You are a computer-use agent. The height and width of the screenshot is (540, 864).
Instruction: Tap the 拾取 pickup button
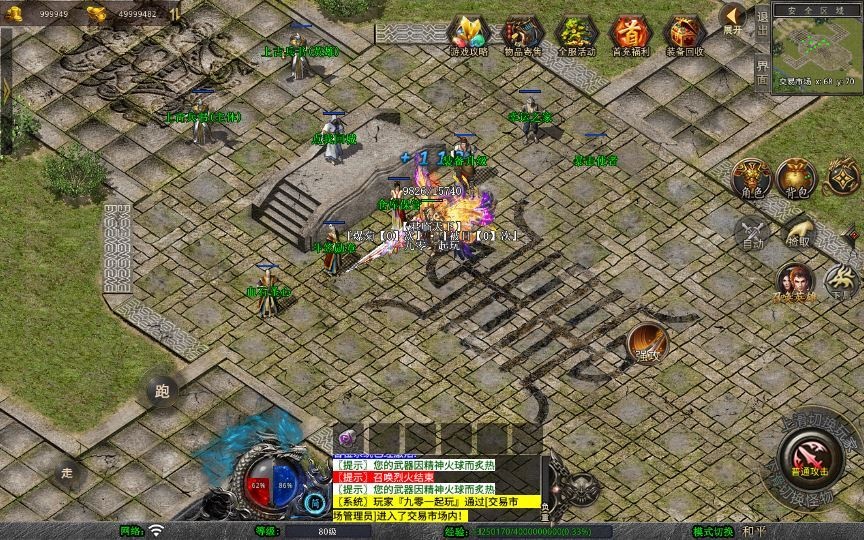click(x=799, y=233)
